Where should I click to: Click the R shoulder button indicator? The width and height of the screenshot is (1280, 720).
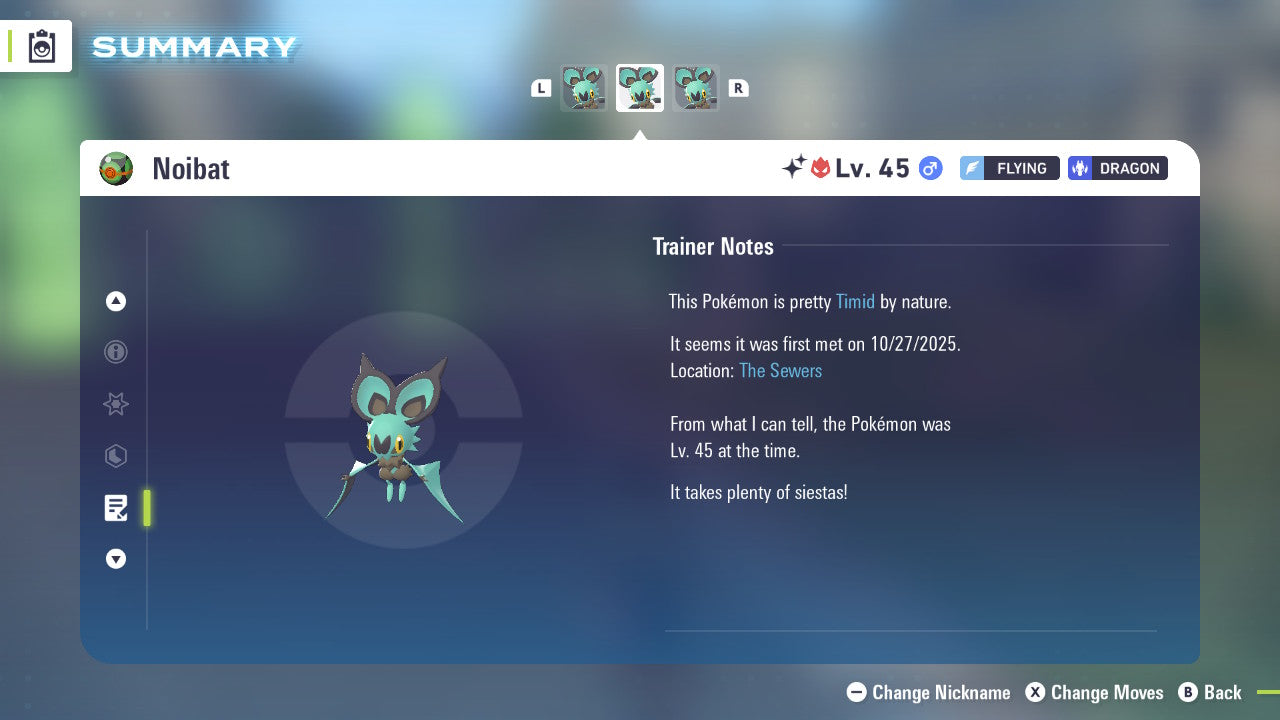(x=738, y=87)
